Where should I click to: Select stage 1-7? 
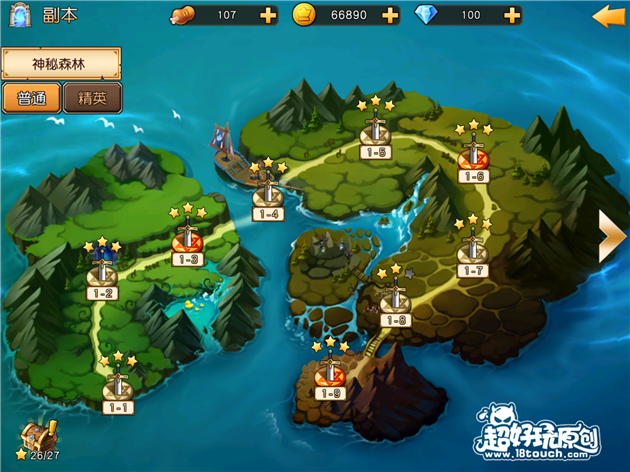tap(471, 252)
